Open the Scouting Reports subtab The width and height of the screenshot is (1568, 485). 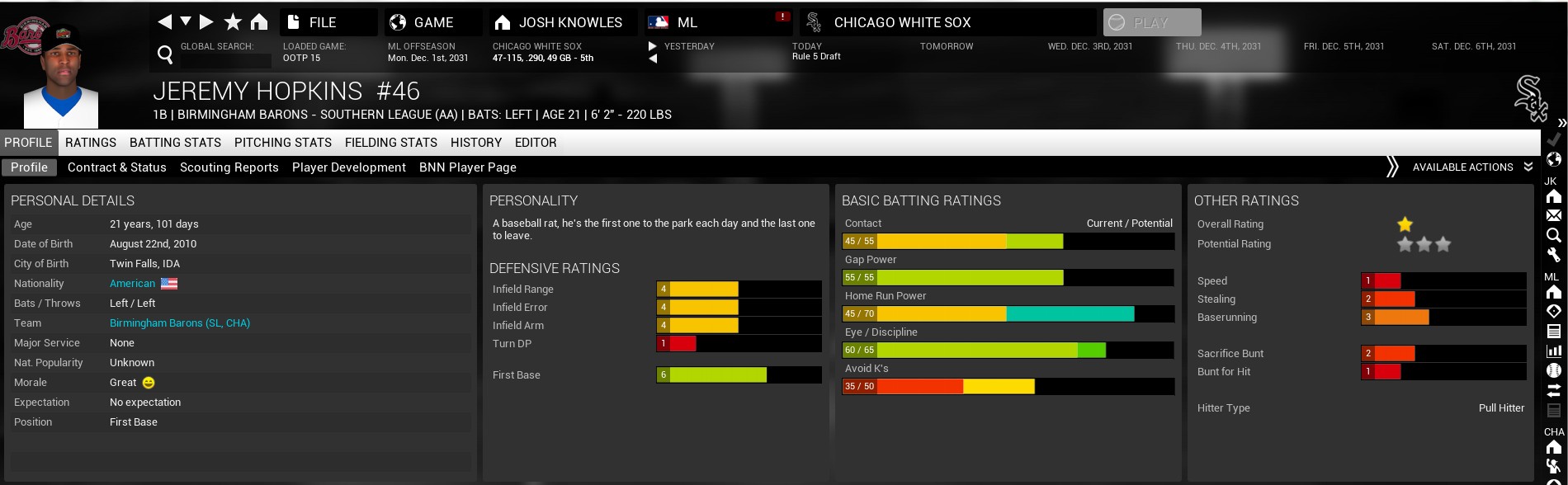229,167
